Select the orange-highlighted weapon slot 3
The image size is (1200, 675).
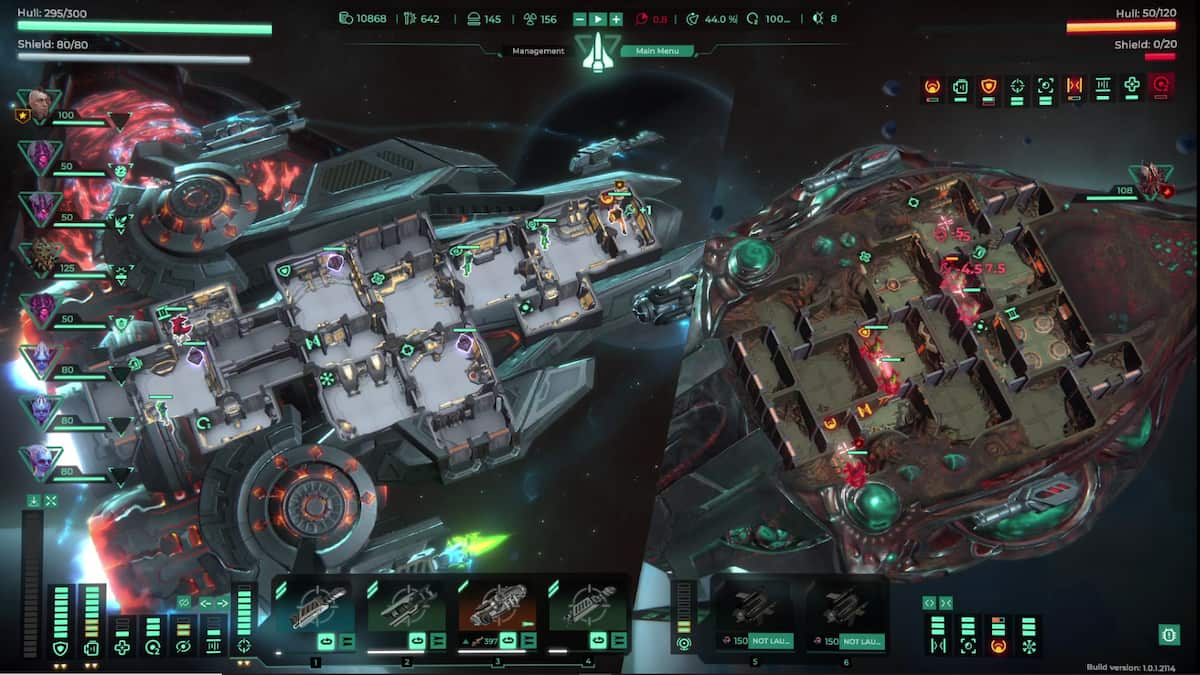coord(497,607)
